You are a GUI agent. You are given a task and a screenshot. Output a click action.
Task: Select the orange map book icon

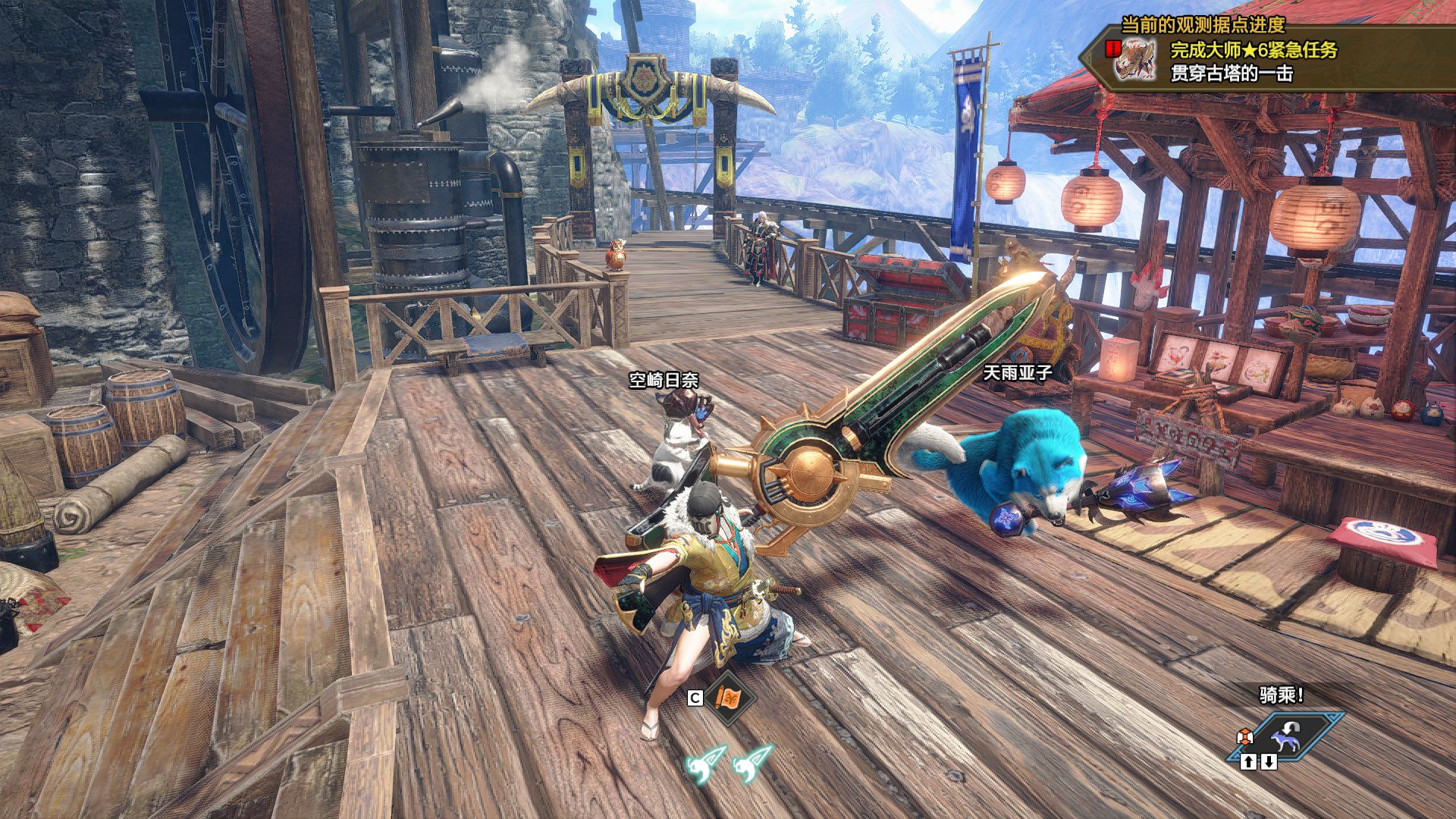coord(729,698)
